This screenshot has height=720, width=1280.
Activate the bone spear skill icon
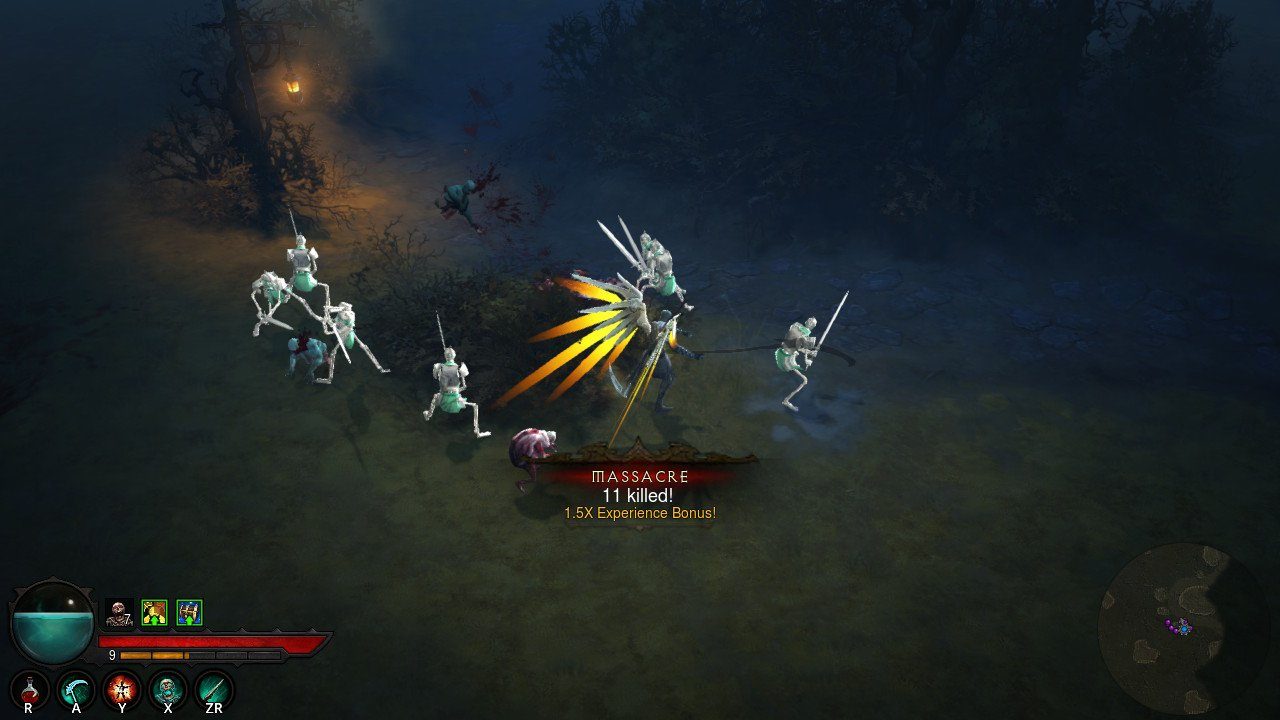[214, 689]
